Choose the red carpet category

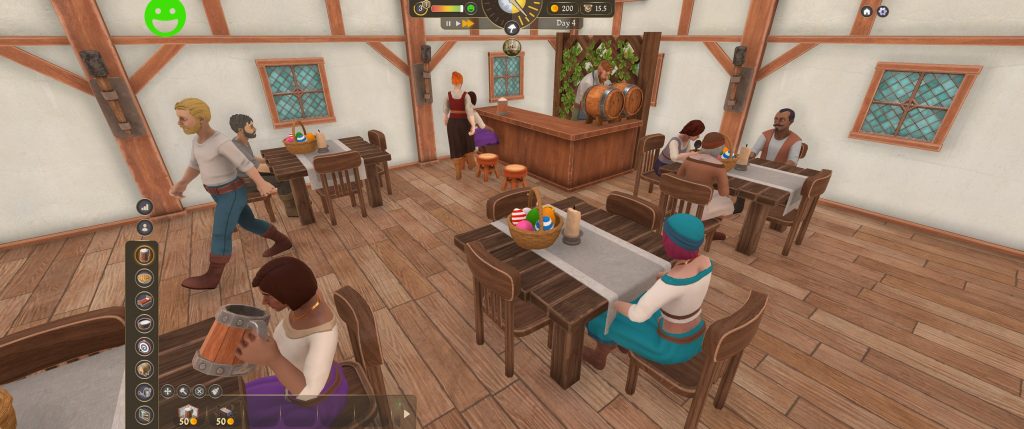coord(145,301)
